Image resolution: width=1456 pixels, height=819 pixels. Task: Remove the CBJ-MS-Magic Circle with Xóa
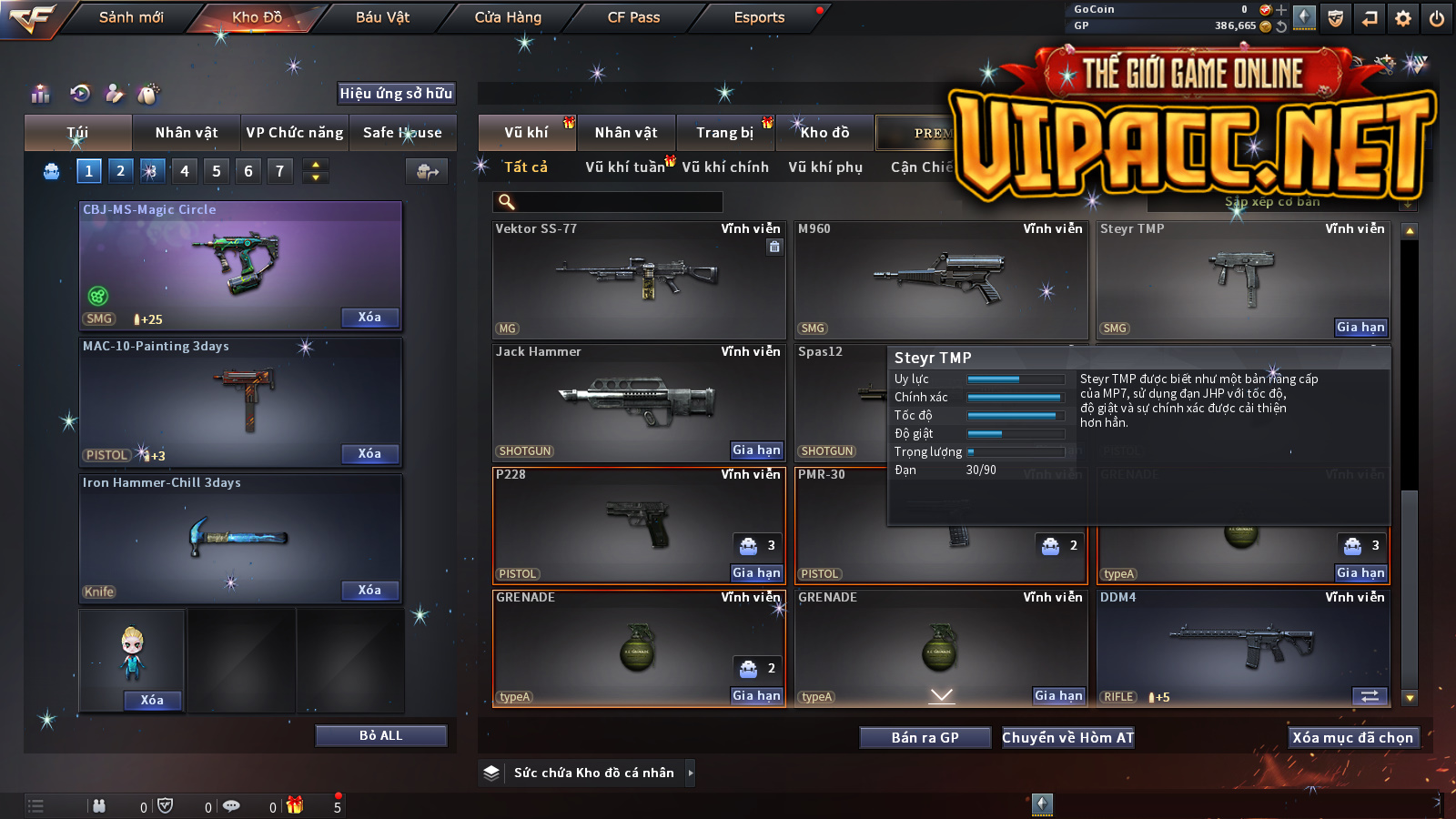369,318
